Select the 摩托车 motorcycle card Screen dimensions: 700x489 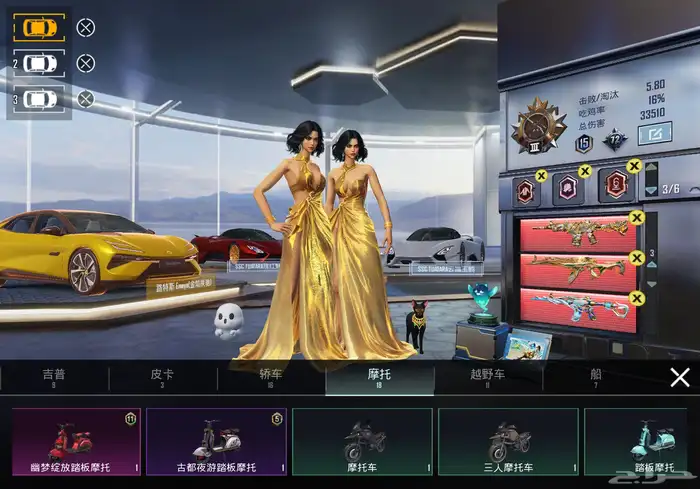coord(362,441)
